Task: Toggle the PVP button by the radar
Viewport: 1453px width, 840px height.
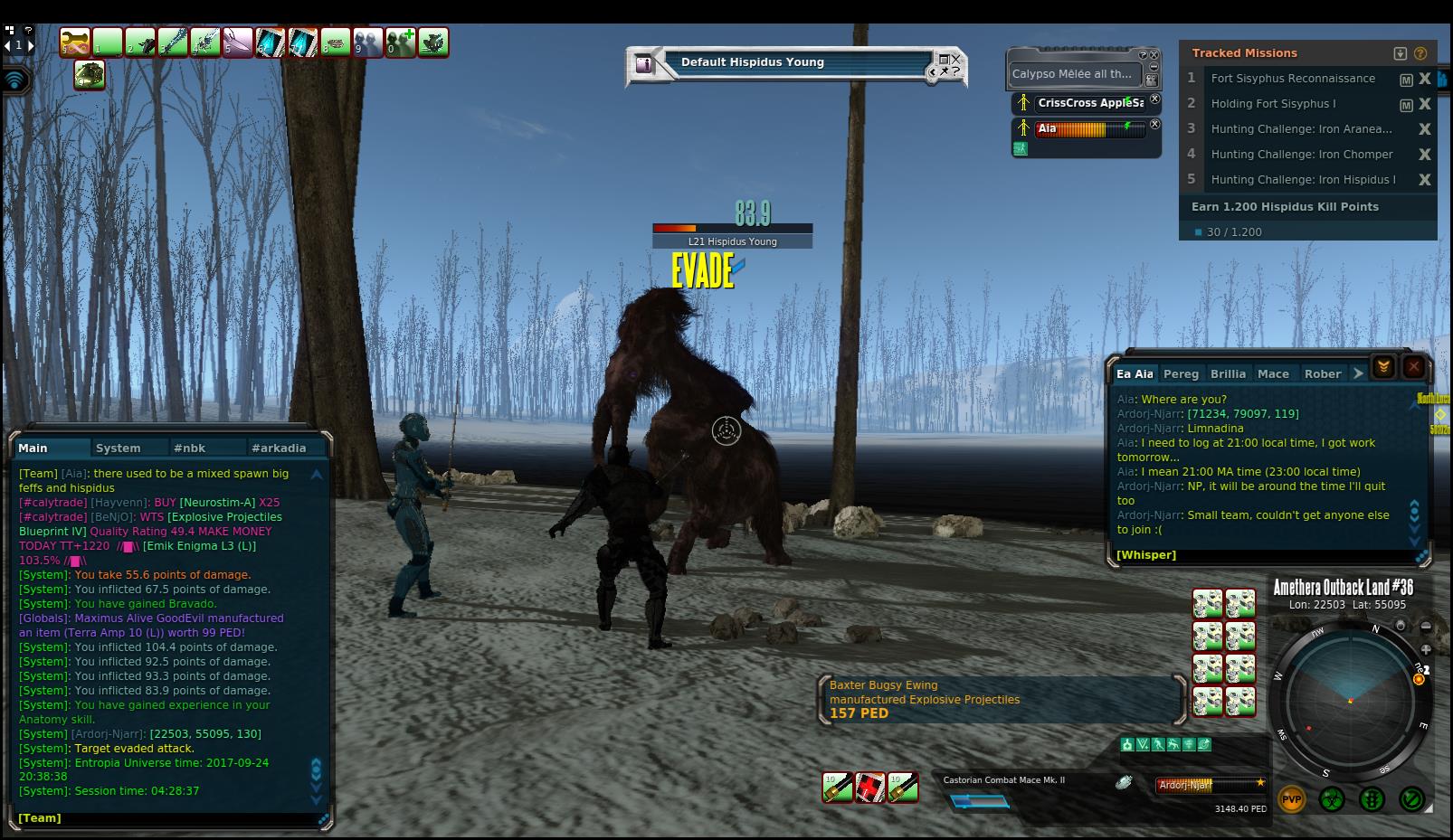Action: tap(1291, 799)
